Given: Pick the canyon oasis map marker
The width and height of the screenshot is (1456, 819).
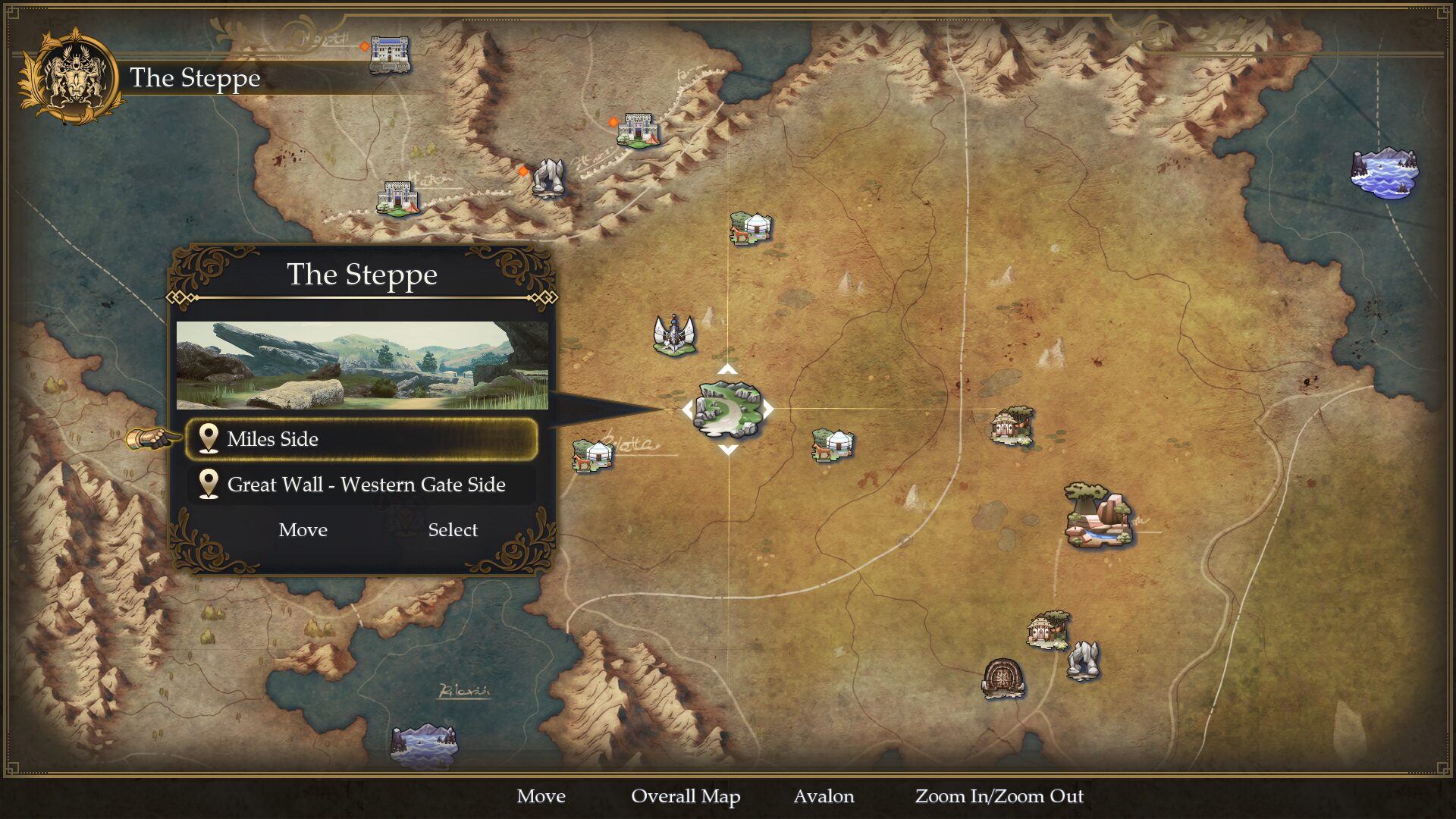Looking at the screenshot, I should pos(1098,516).
